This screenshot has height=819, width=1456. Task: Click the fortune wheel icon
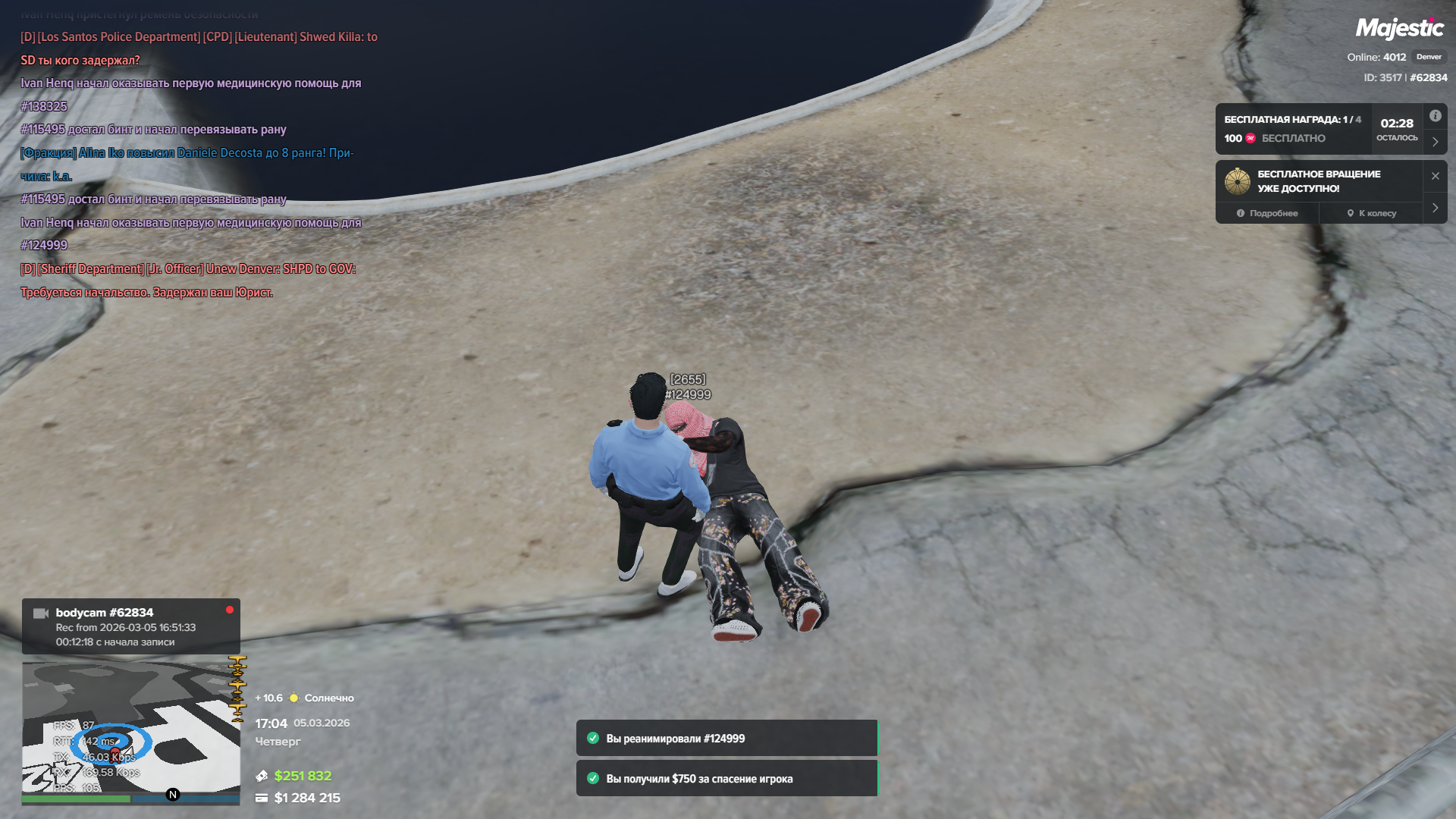[x=1237, y=181]
